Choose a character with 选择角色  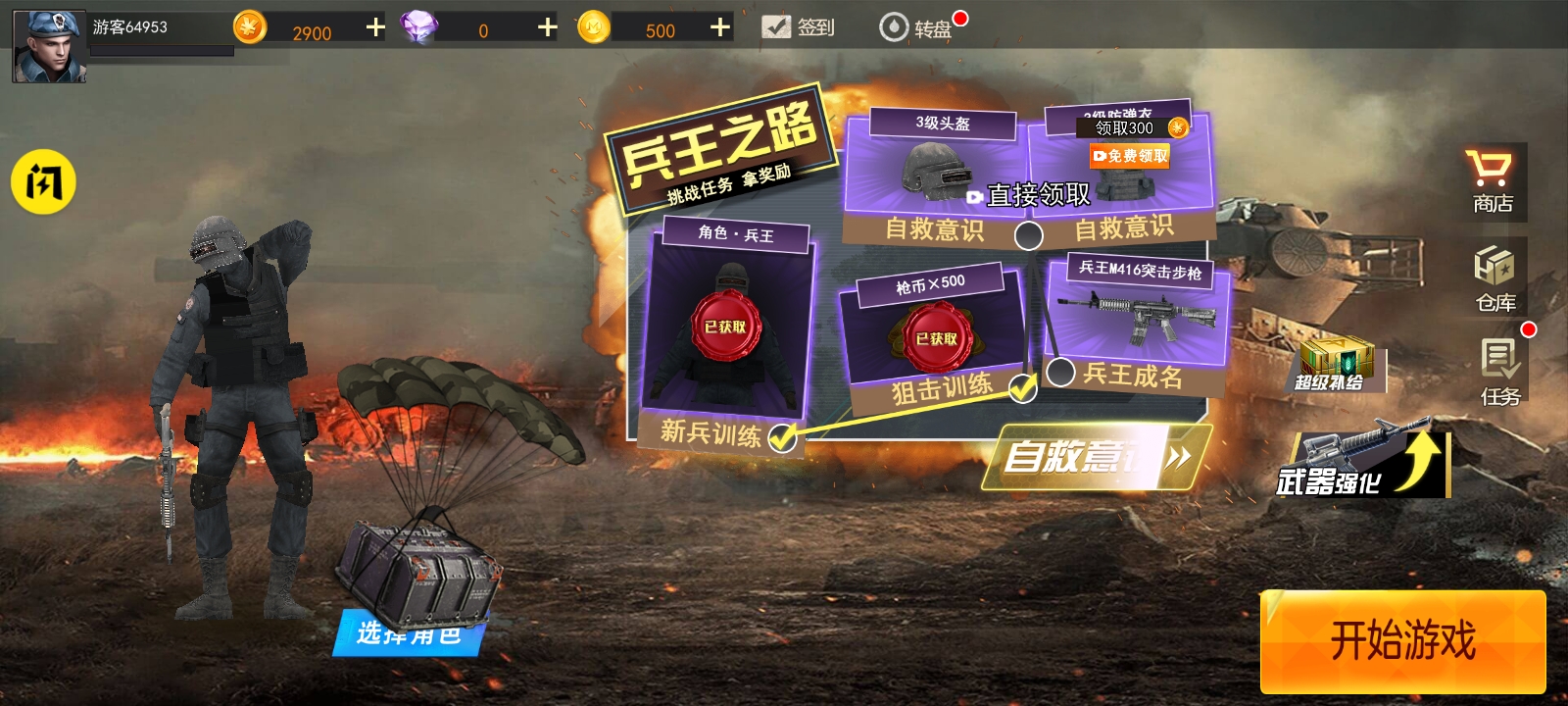(408, 632)
